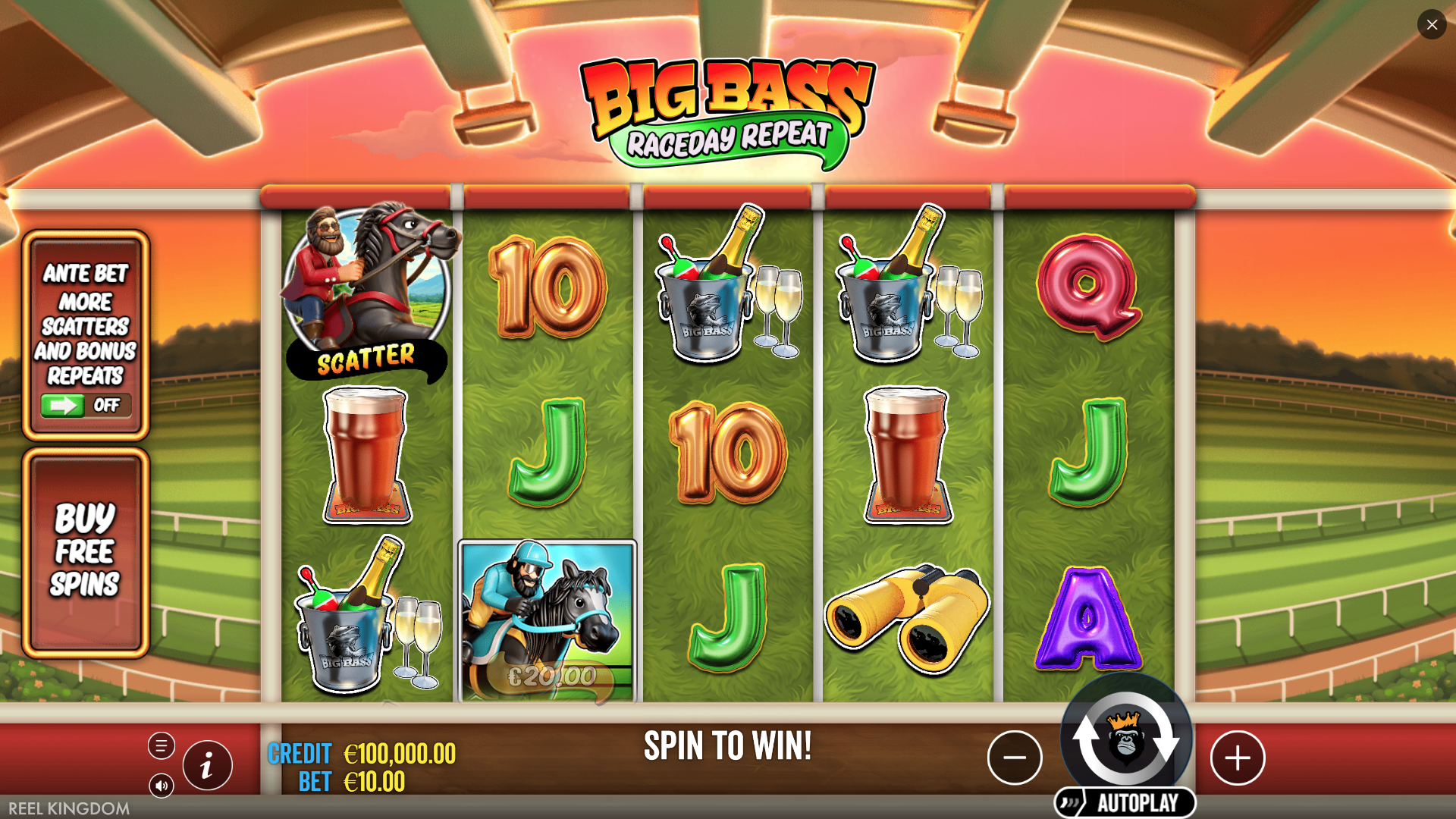Image resolution: width=1456 pixels, height=819 pixels.
Task: Mute the game sound
Action: click(x=162, y=786)
